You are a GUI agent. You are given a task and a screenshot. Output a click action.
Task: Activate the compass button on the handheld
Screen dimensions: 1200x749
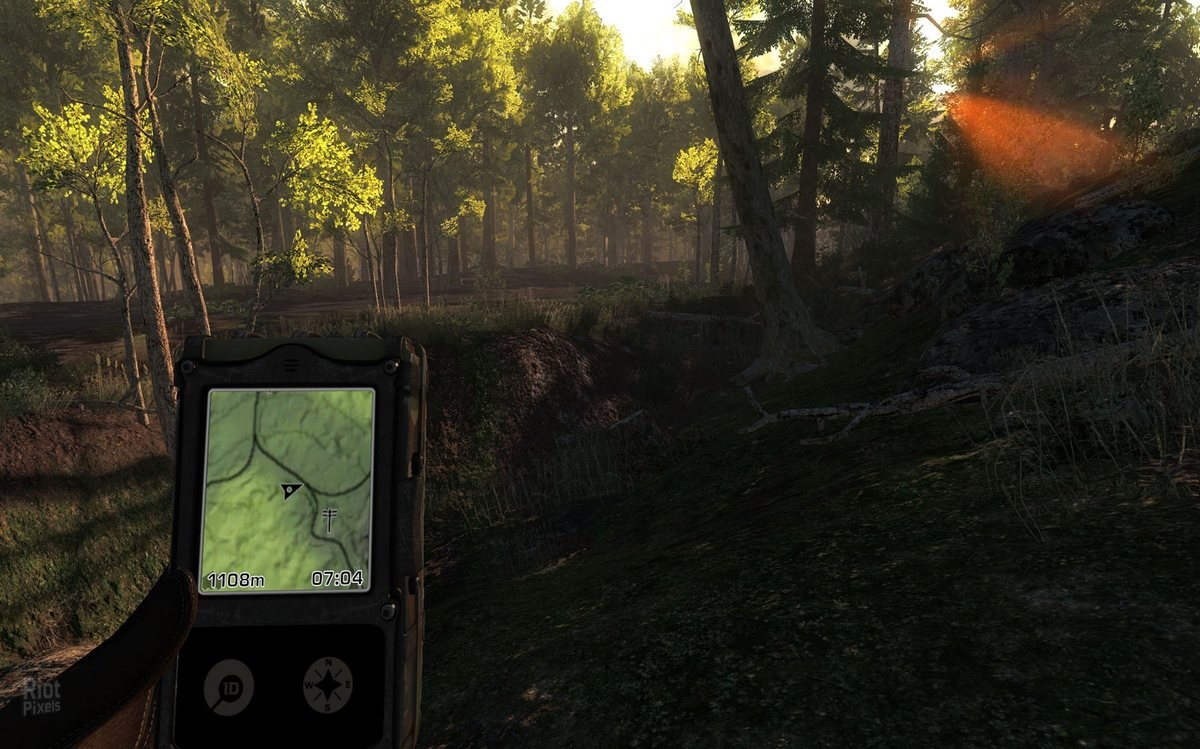point(327,686)
